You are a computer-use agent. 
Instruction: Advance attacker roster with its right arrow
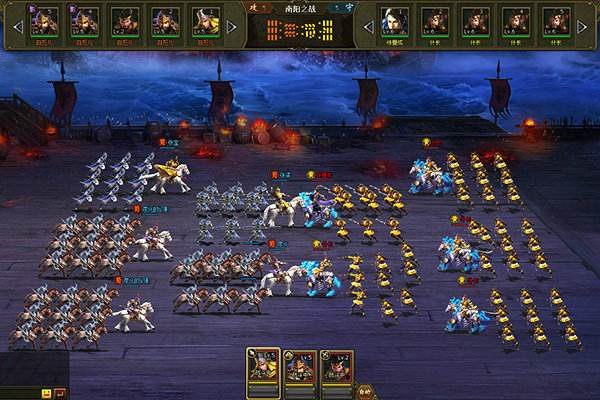(233, 26)
